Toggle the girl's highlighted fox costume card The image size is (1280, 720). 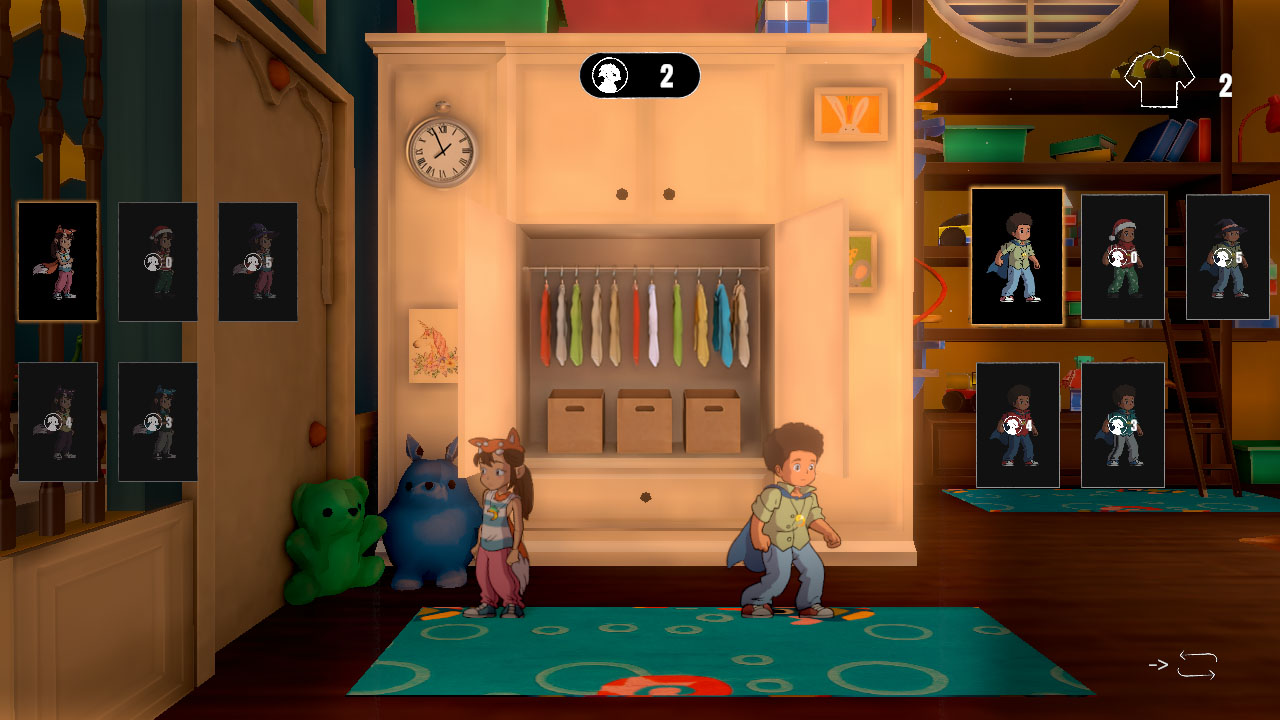(x=57, y=262)
